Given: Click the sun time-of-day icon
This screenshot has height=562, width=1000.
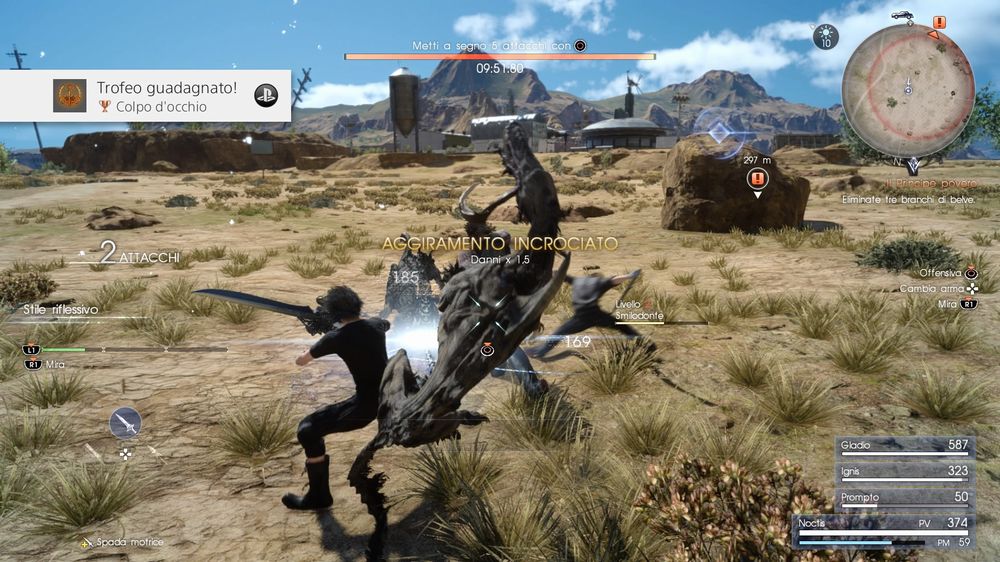Looking at the screenshot, I should tap(826, 37).
